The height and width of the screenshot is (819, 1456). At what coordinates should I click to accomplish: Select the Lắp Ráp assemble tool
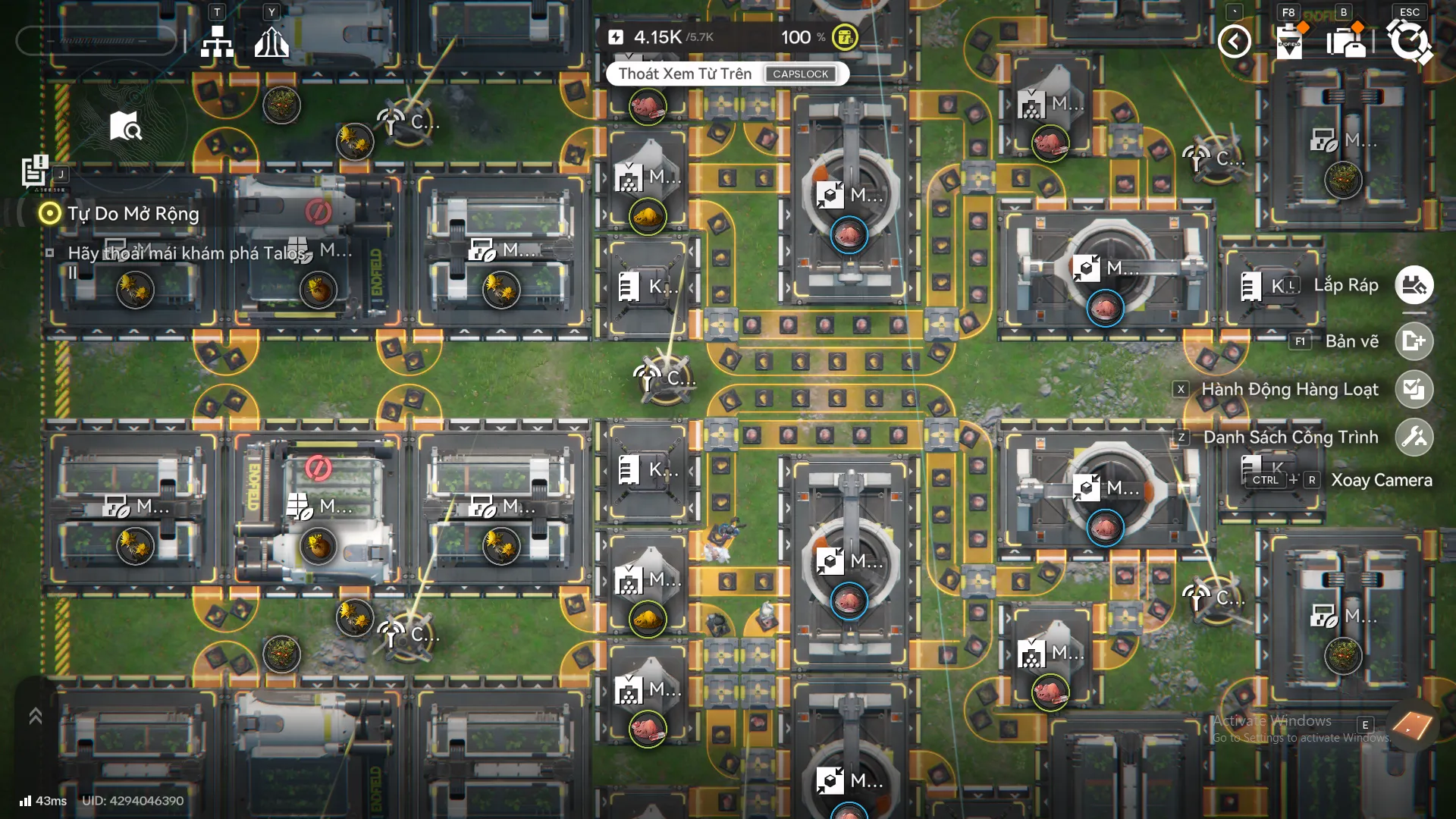pyautogui.click(x=1414, y=285)
